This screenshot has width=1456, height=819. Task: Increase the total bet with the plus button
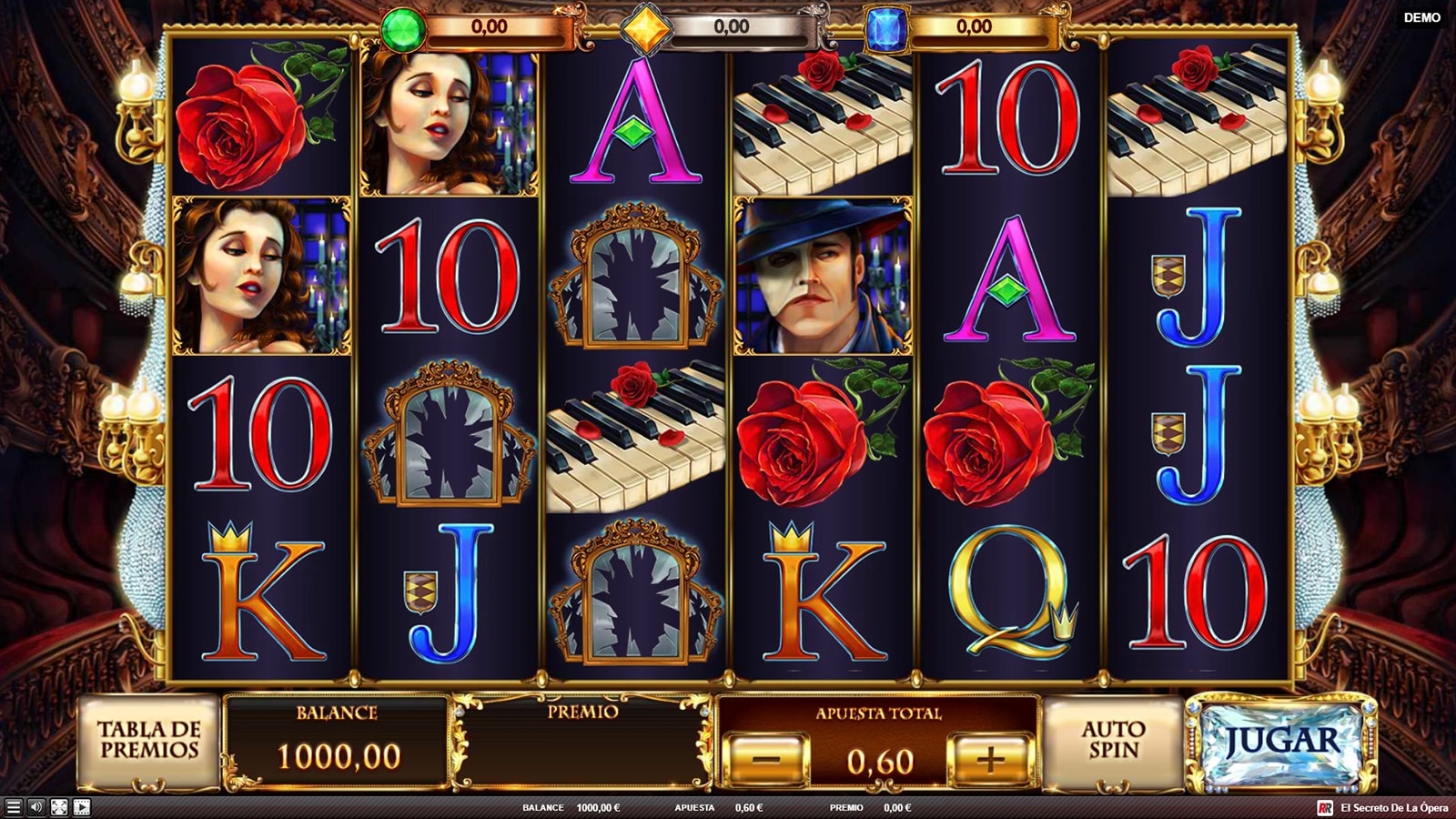tap(990, 758)
